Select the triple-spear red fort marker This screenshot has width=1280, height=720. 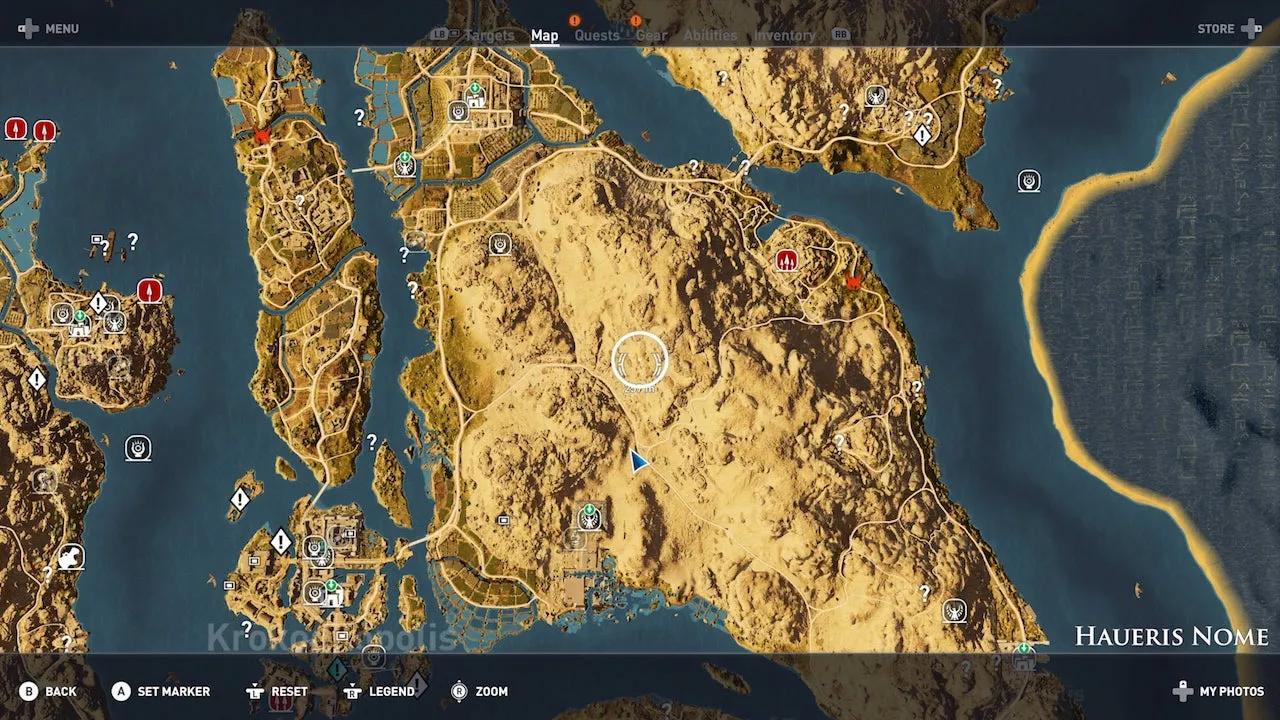tap(787, 261)
